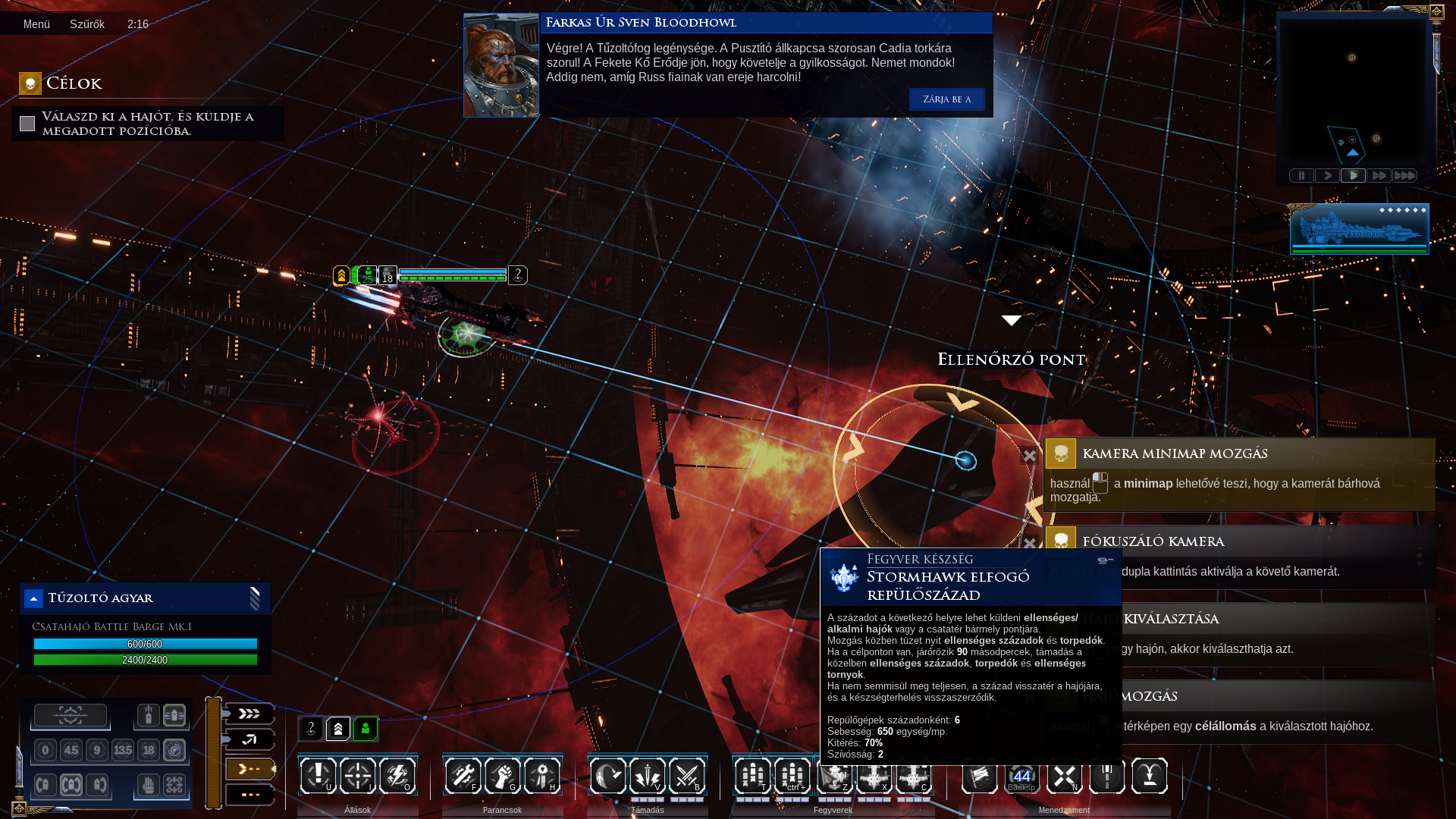This screenshot has width=1456, height=819.
Task: Close the dialogue with Zárja be a
Action: tap(946, 99)
